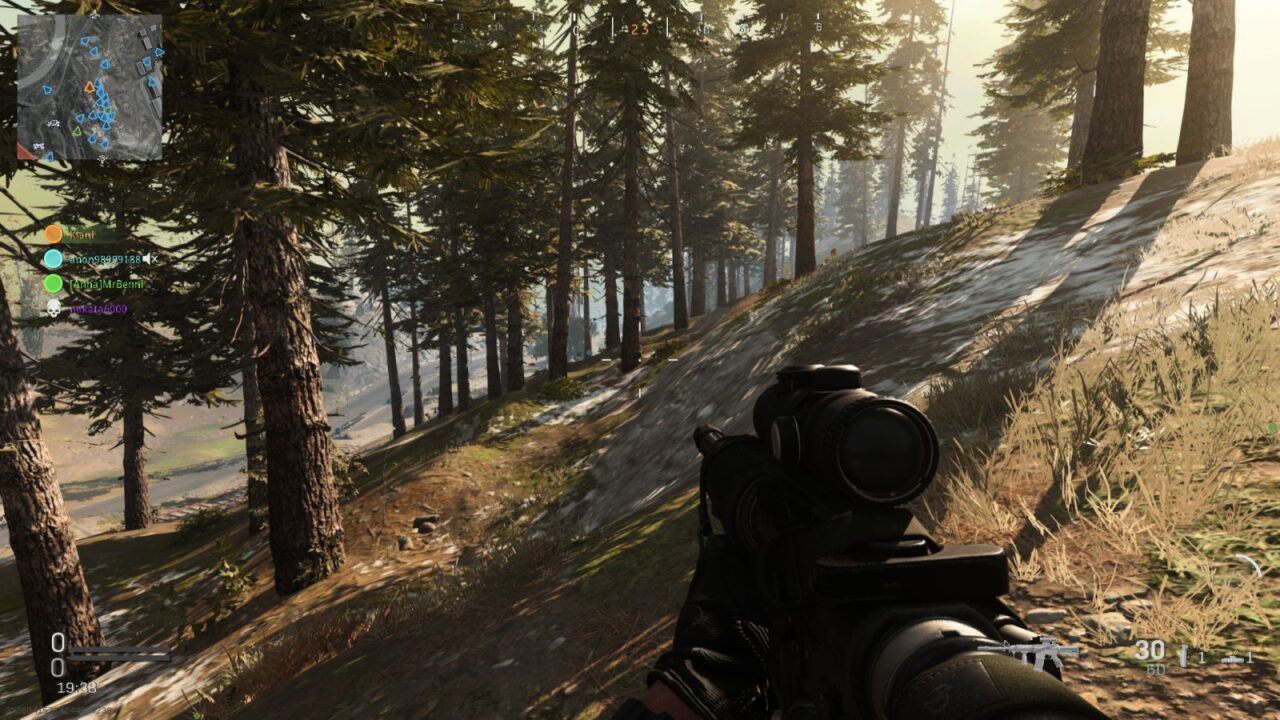Click the lethal grenade icon in bottom-right
Viewport: 1280px width, 720px height.
pos(1232,658)
